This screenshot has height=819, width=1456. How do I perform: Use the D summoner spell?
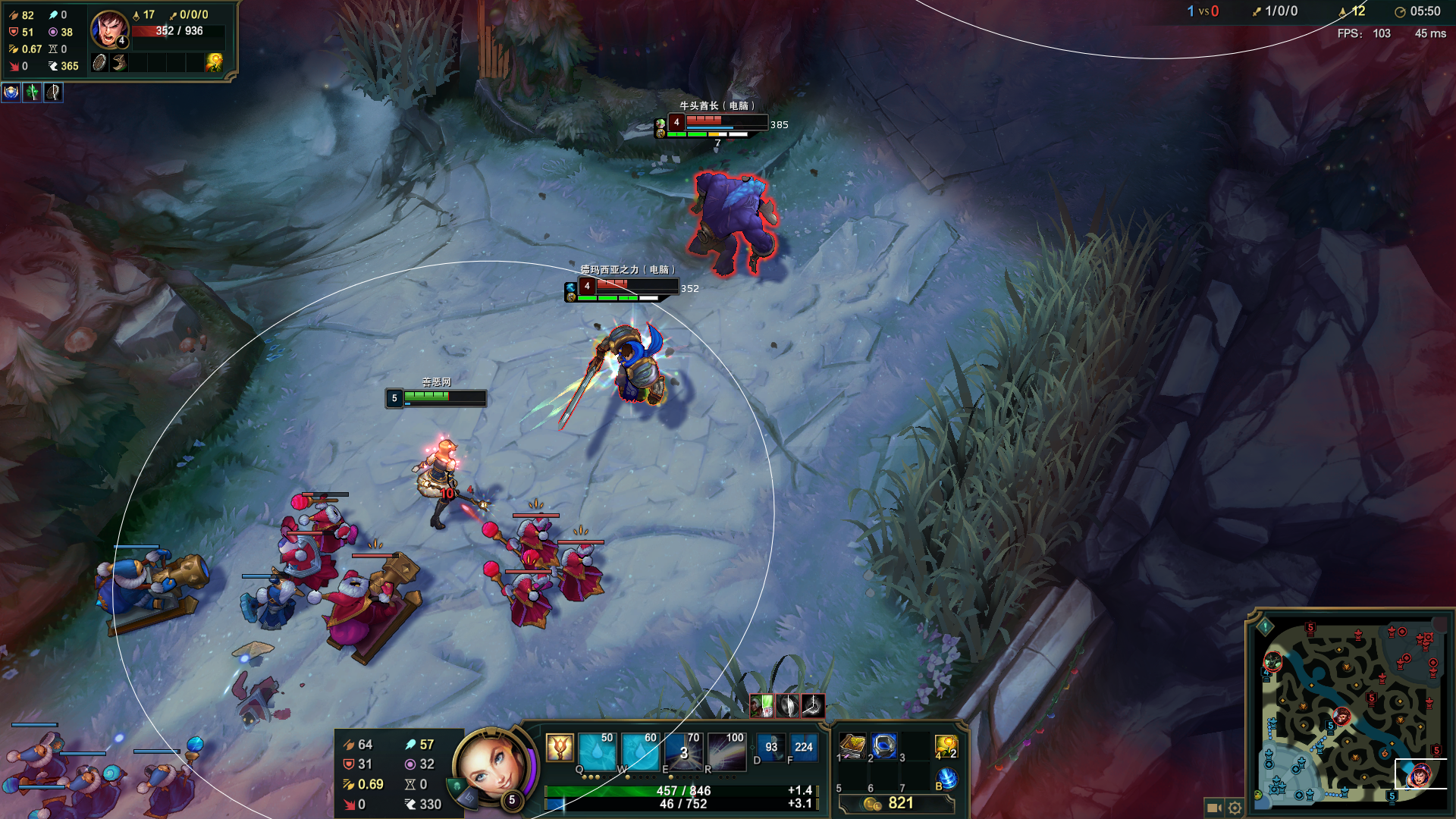[770, 747]
